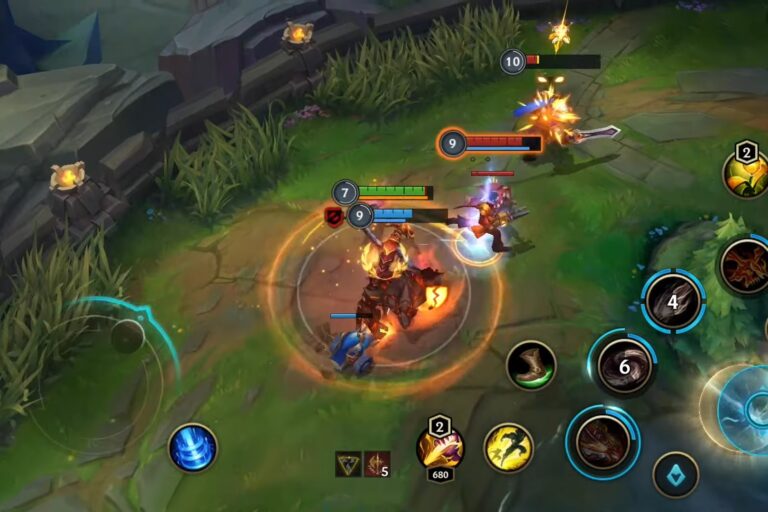The height and width of the screenshot is (512, 768).
Task: Trigger the lowest ability button ringed in blue
Action: pos(603,441)
